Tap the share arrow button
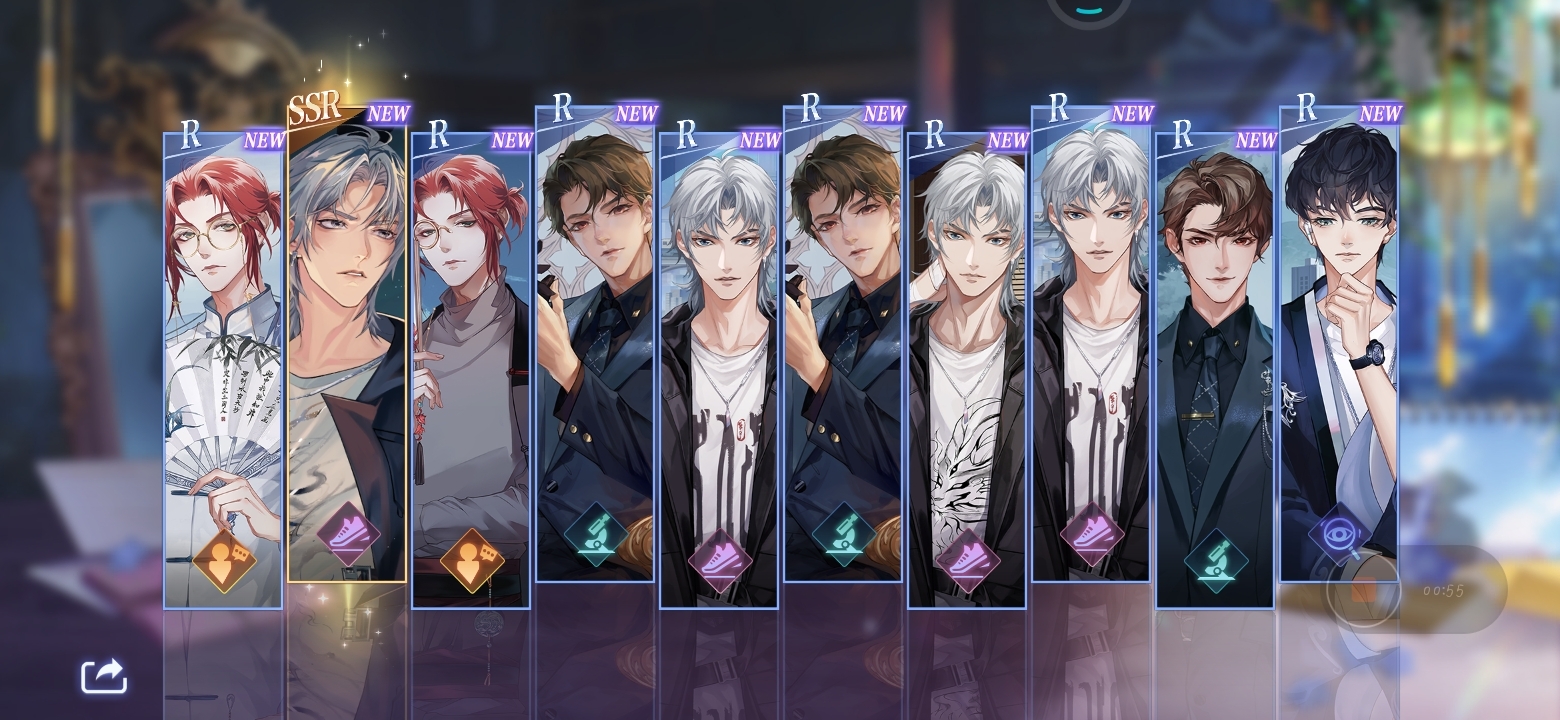The width and height of the screenshot is (1560, 720). [x=104, y=677]
